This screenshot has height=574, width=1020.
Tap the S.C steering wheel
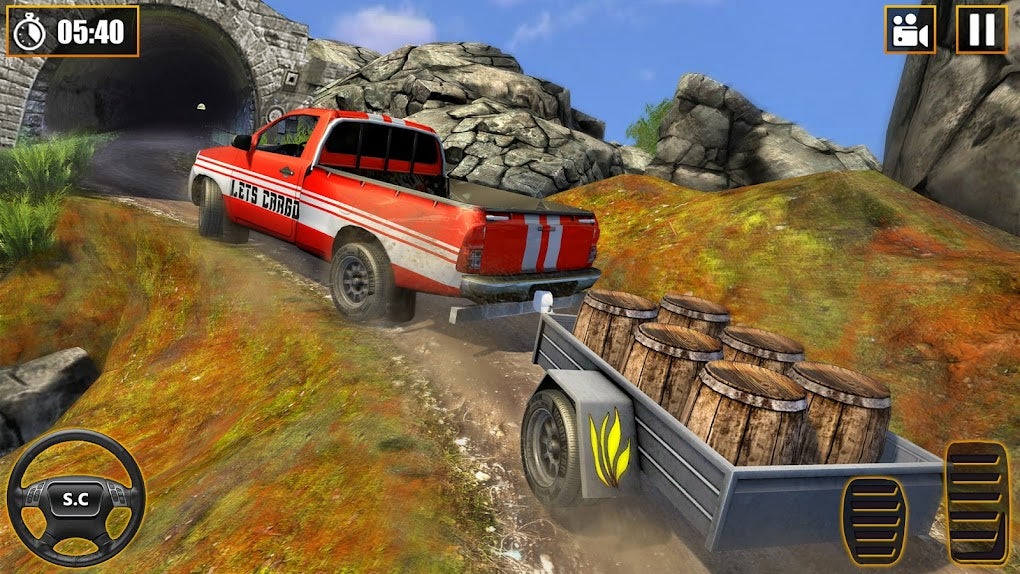[76, 498]
